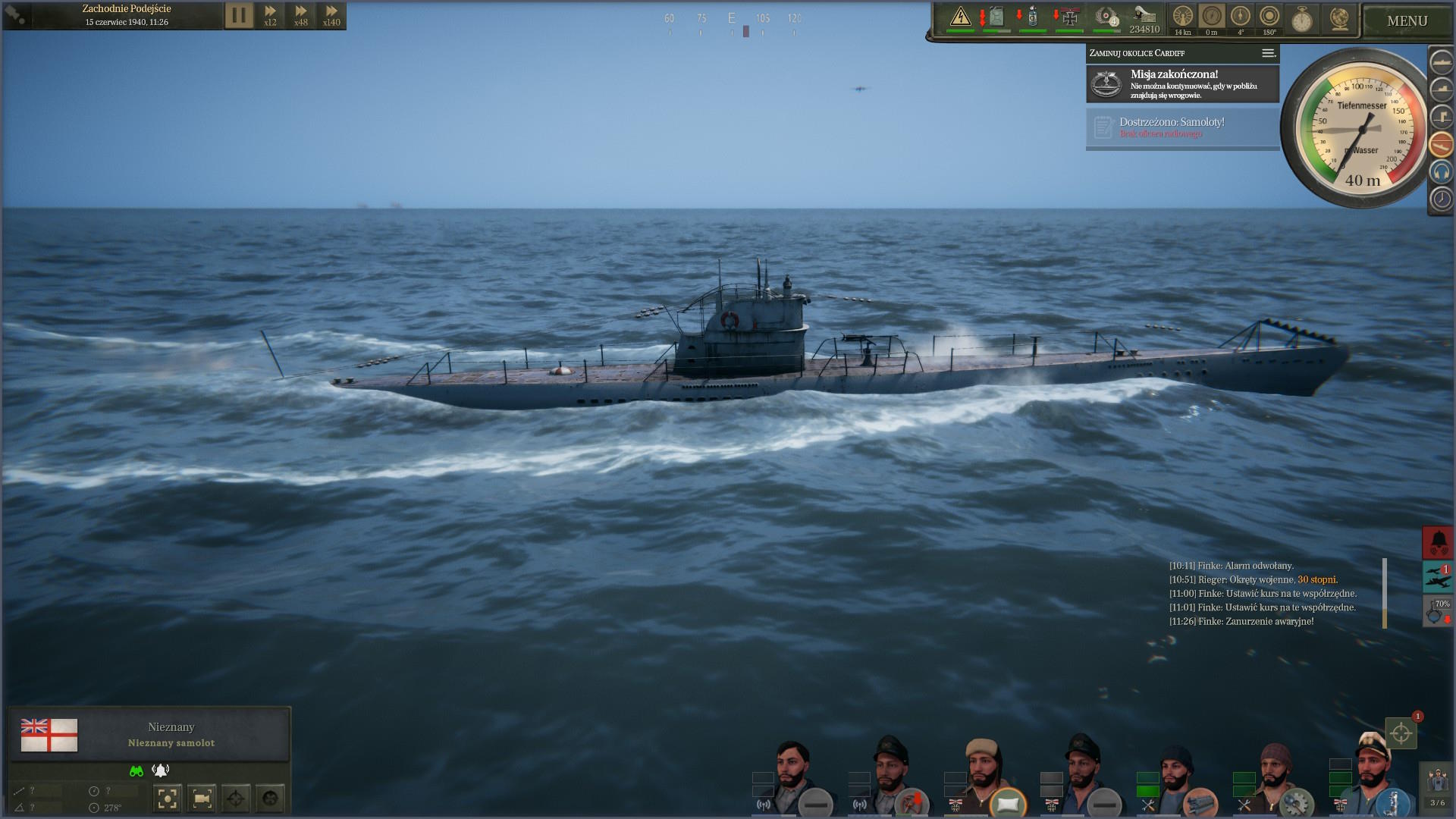This screenshot has height=819, width=1456.
Task: Select the headphones hydrophone button
Action: (x=1441, y=172)
